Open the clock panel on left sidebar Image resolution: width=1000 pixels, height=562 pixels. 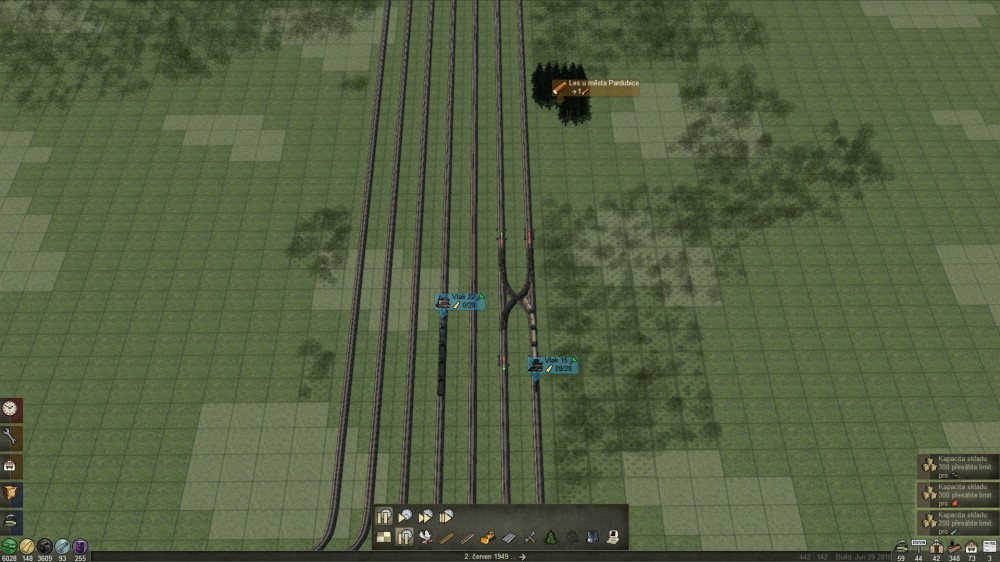click(x=11, y=409)
